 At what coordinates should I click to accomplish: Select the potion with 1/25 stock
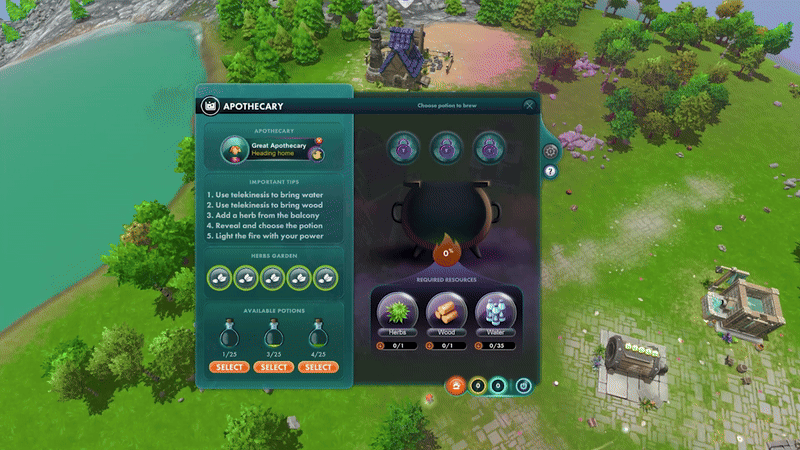tap(229, 367)
